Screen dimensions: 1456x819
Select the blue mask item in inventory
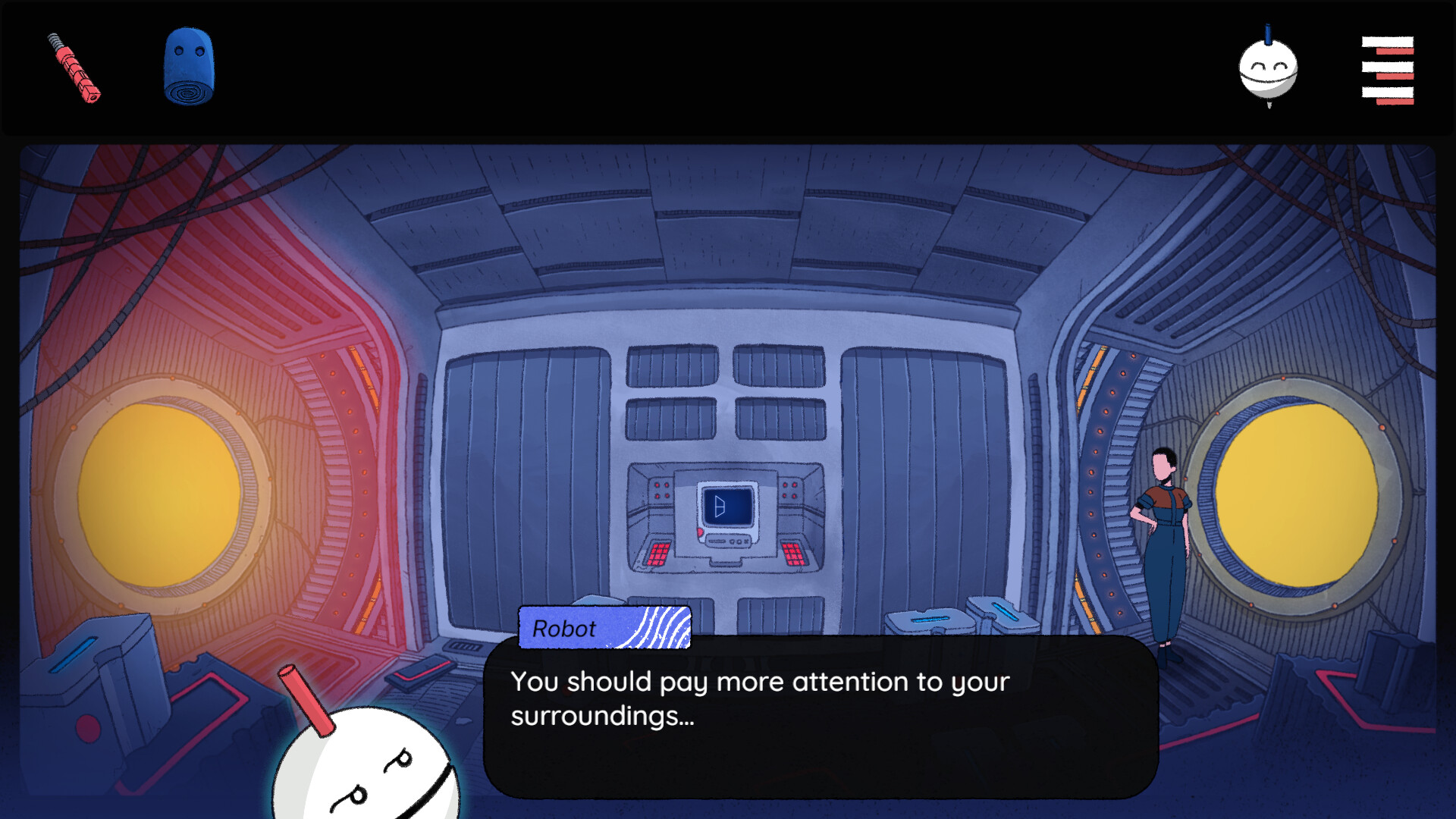tap(187, 67)
